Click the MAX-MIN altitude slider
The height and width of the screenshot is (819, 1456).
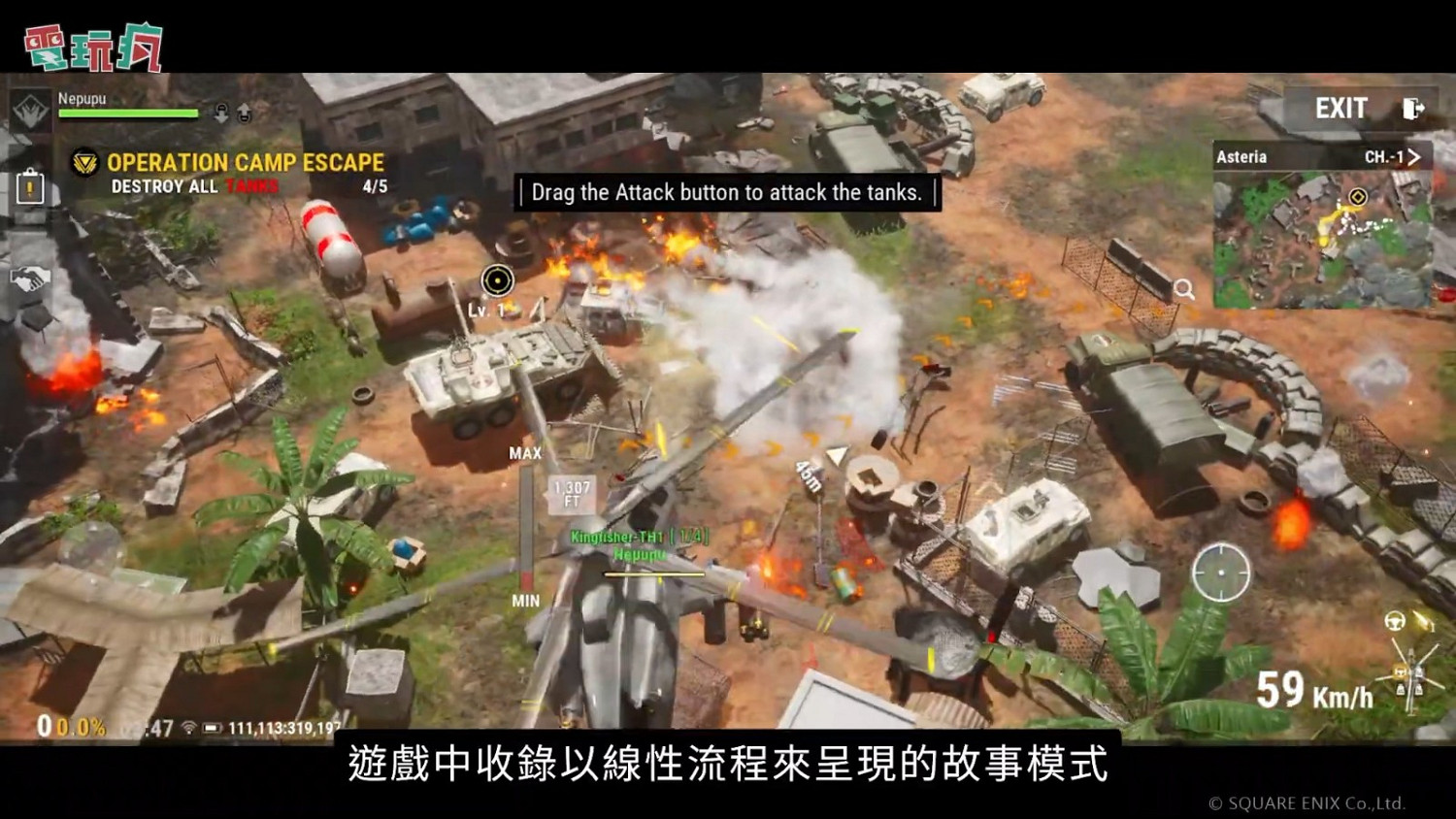point(525,527)
